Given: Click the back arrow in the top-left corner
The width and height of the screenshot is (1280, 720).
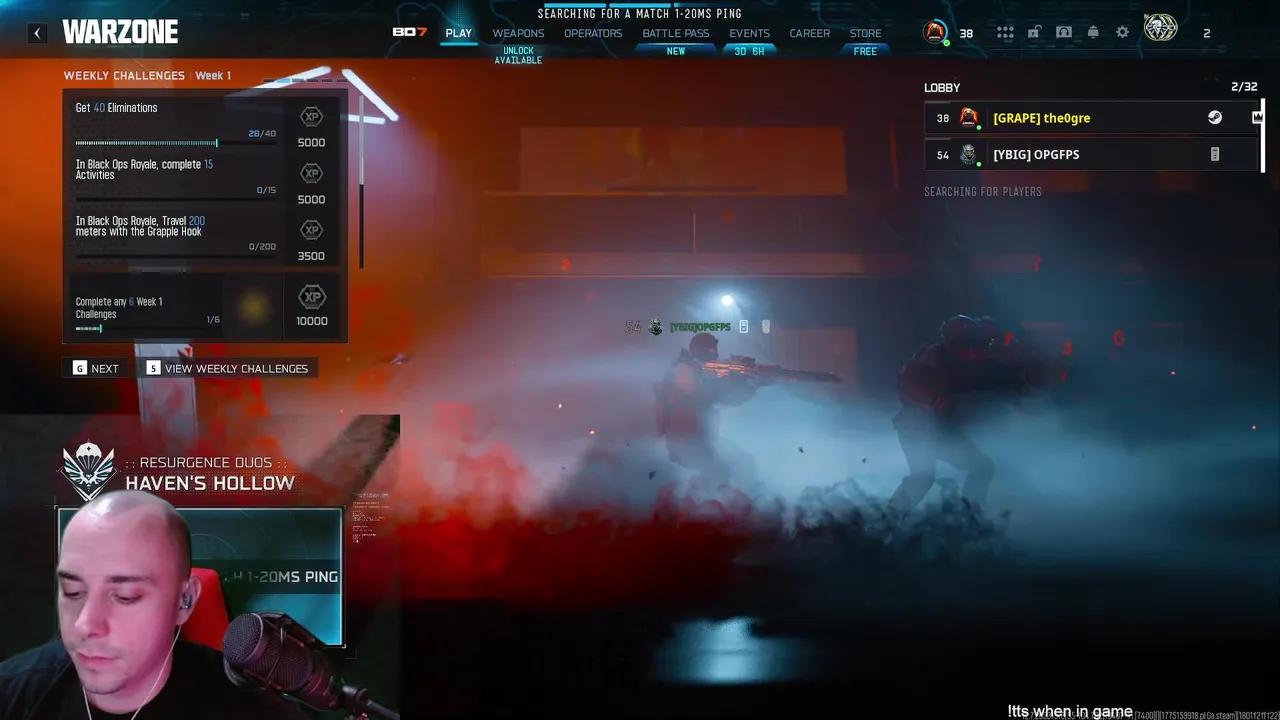Looking at the screenshot, I should click(37, 32).
